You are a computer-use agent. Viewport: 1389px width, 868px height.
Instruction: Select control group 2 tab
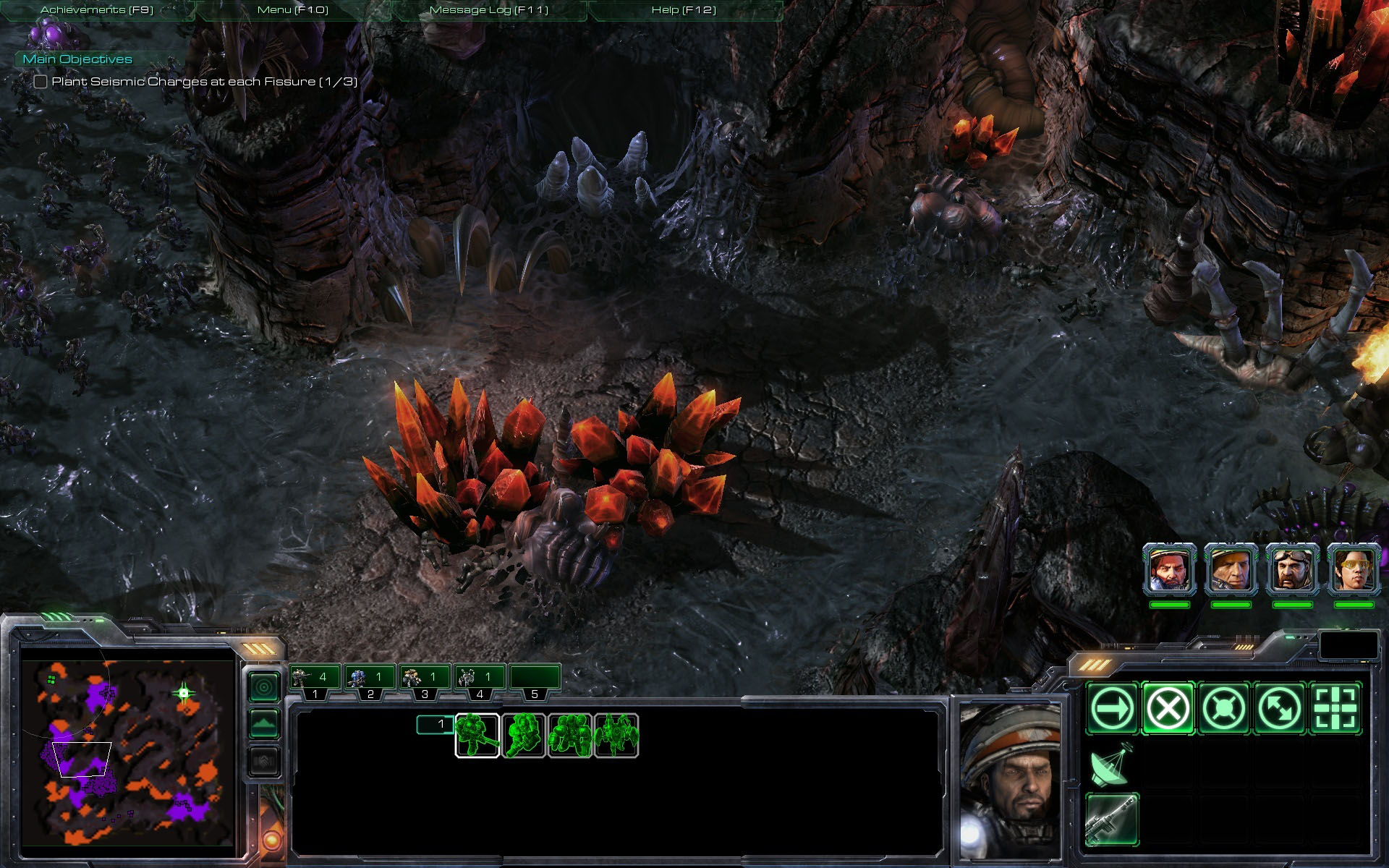370,681
